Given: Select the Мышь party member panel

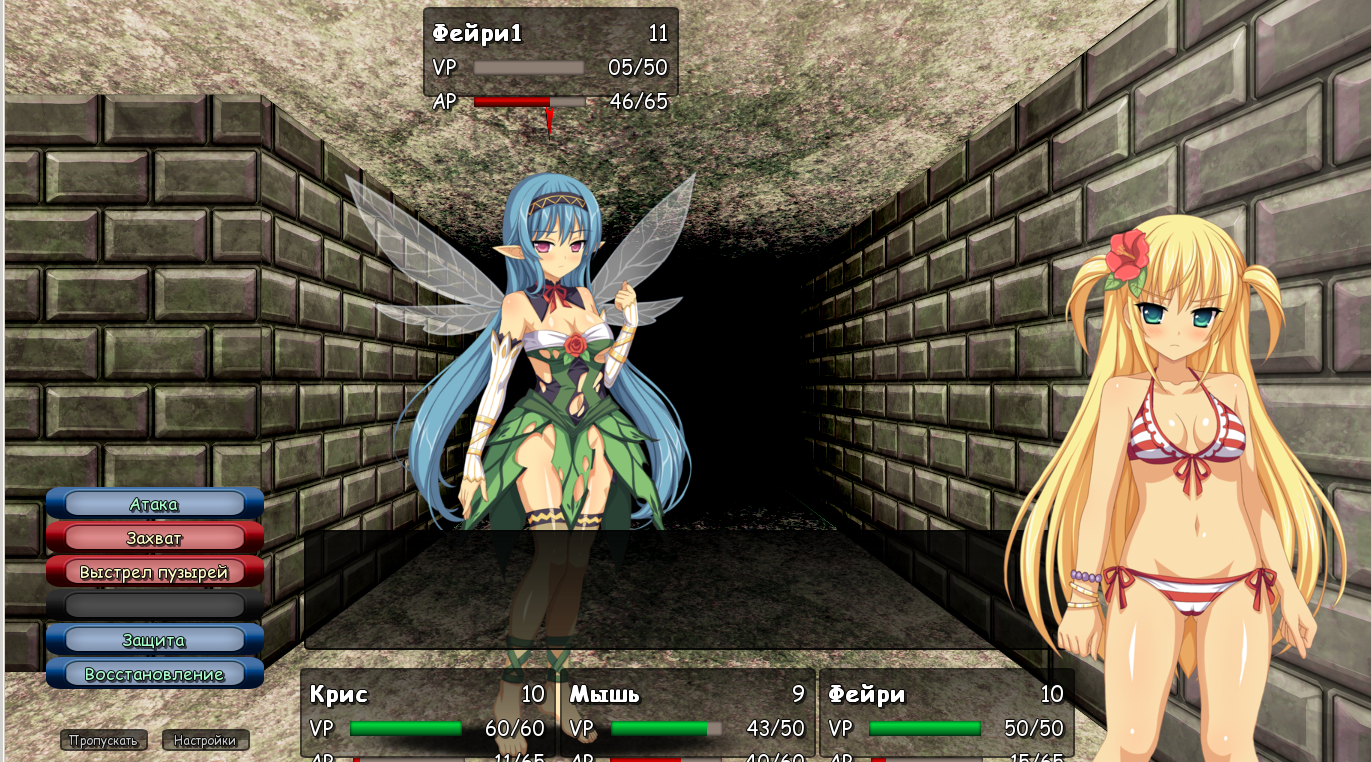Looking at the screenshot, I should pos(688,714).
